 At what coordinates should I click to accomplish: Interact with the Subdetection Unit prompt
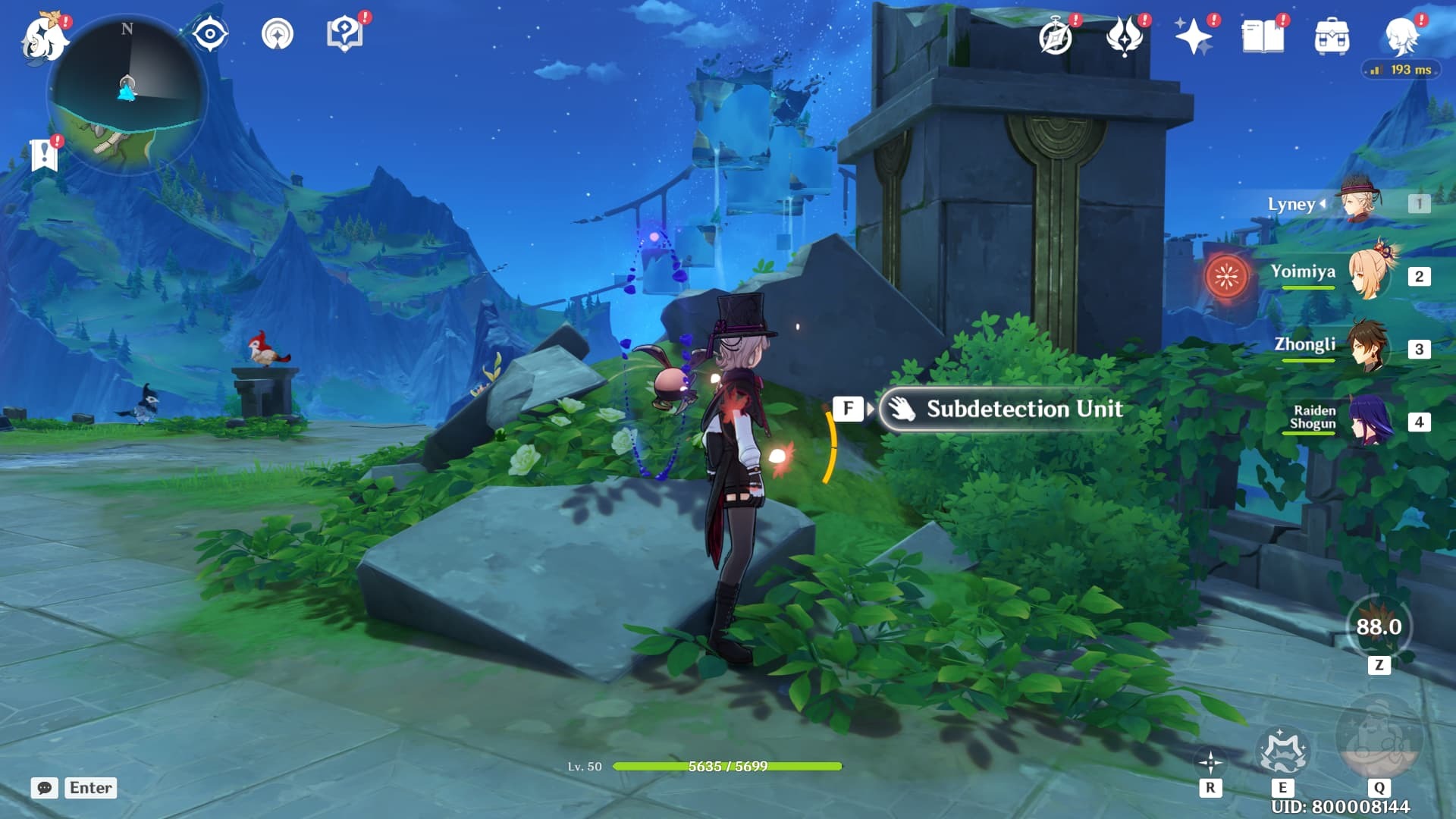coord(1001,409)
